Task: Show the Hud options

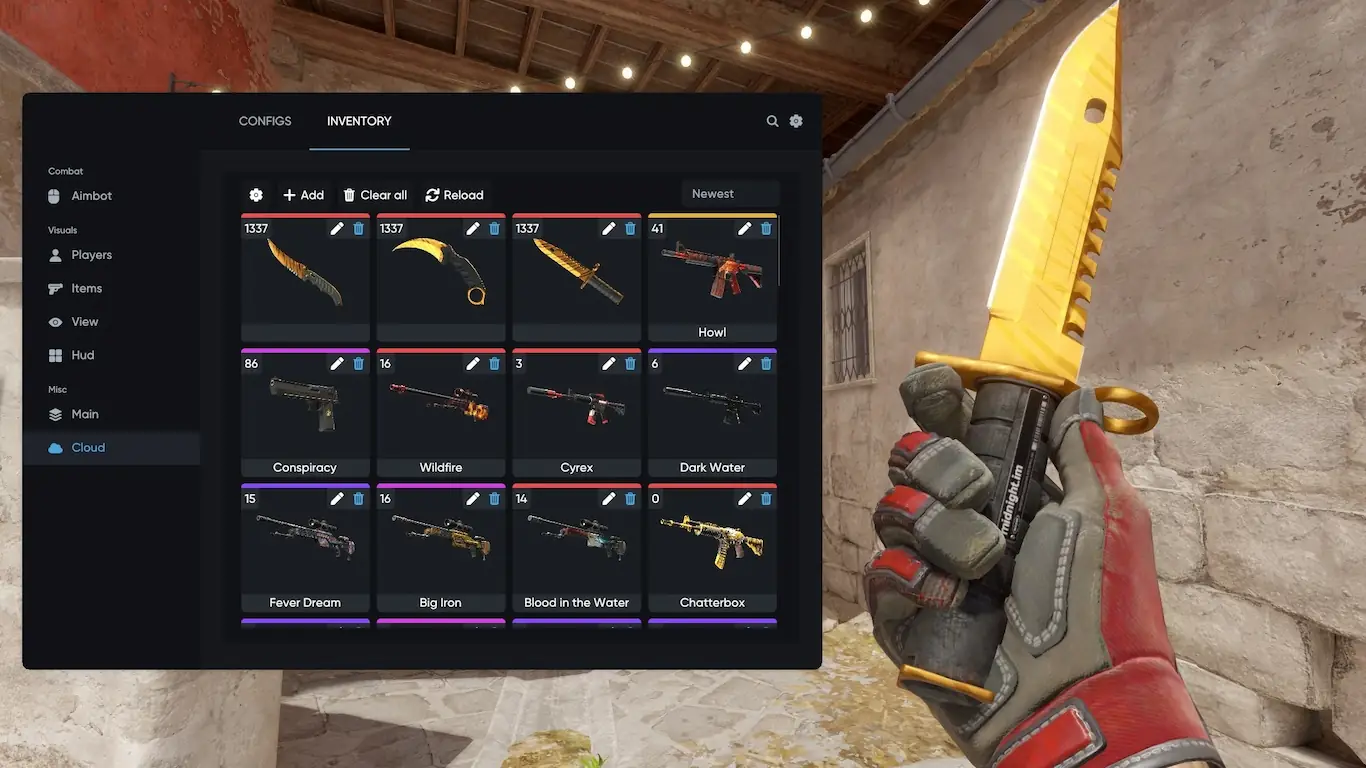Action: (x=82, y=355)
